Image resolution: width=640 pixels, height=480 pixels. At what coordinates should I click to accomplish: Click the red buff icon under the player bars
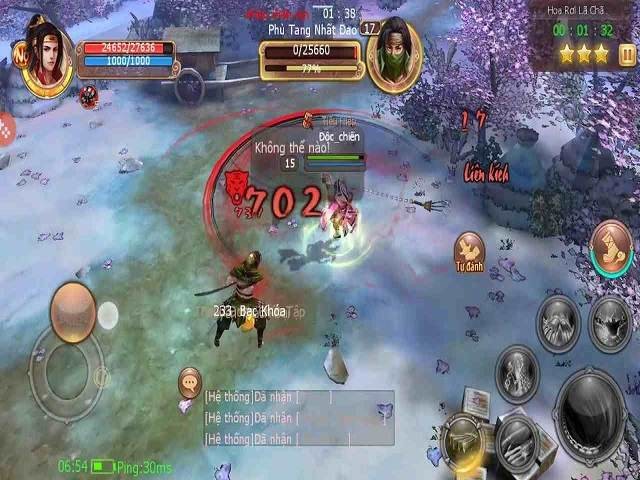click(x=89, y=95)
